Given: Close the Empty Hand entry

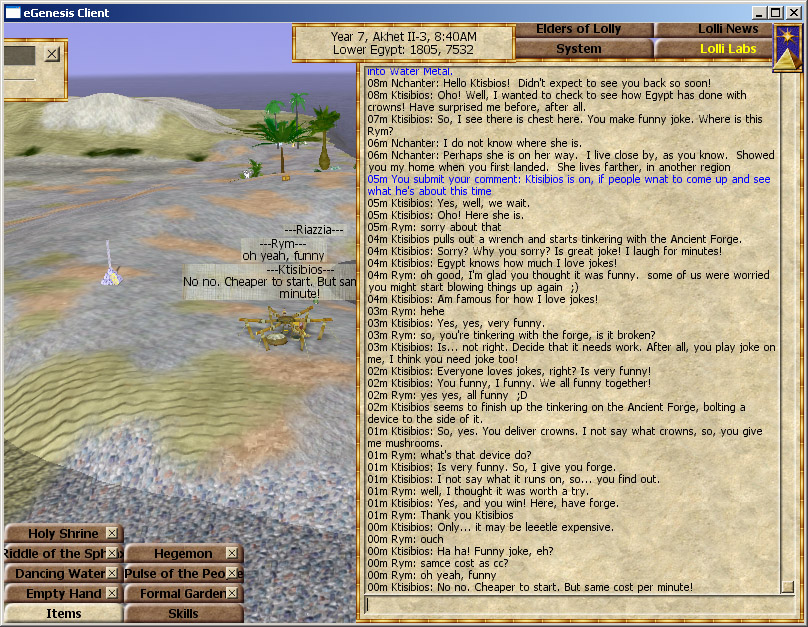Looking at the screenshot, I should 113,593.
